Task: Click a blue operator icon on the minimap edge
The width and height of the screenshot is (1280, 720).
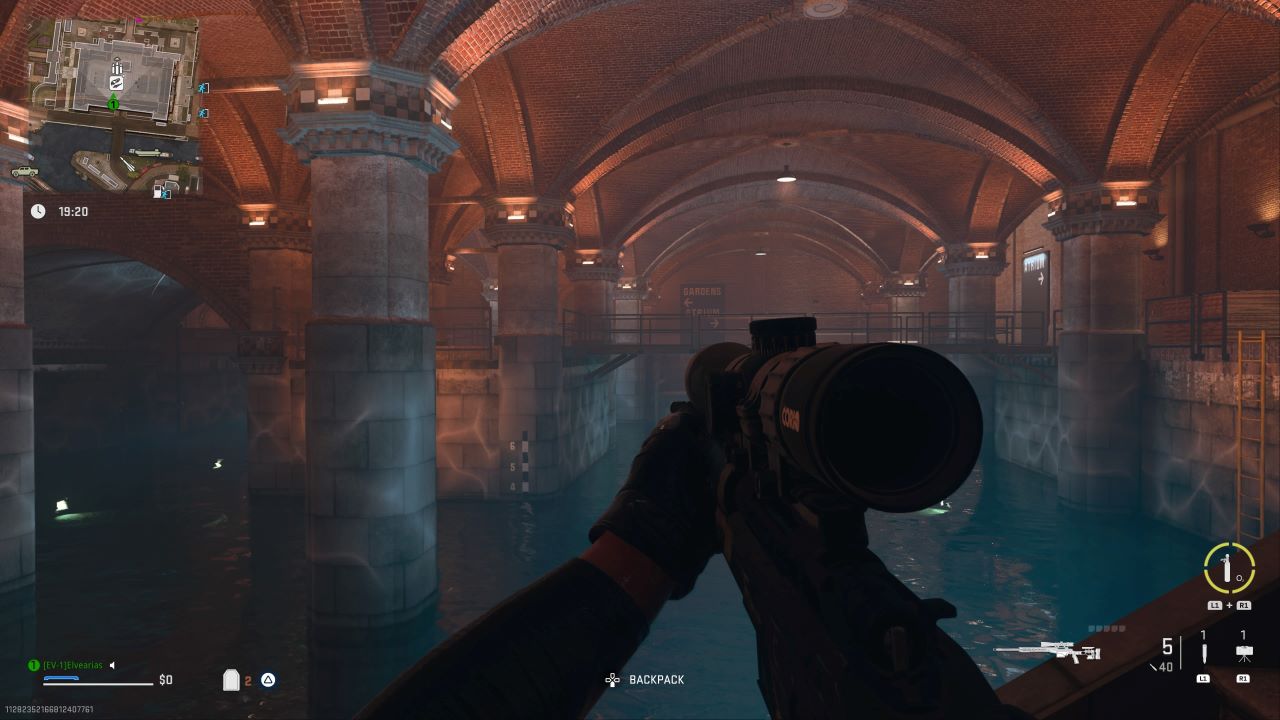Action: [x=200, y=89]
